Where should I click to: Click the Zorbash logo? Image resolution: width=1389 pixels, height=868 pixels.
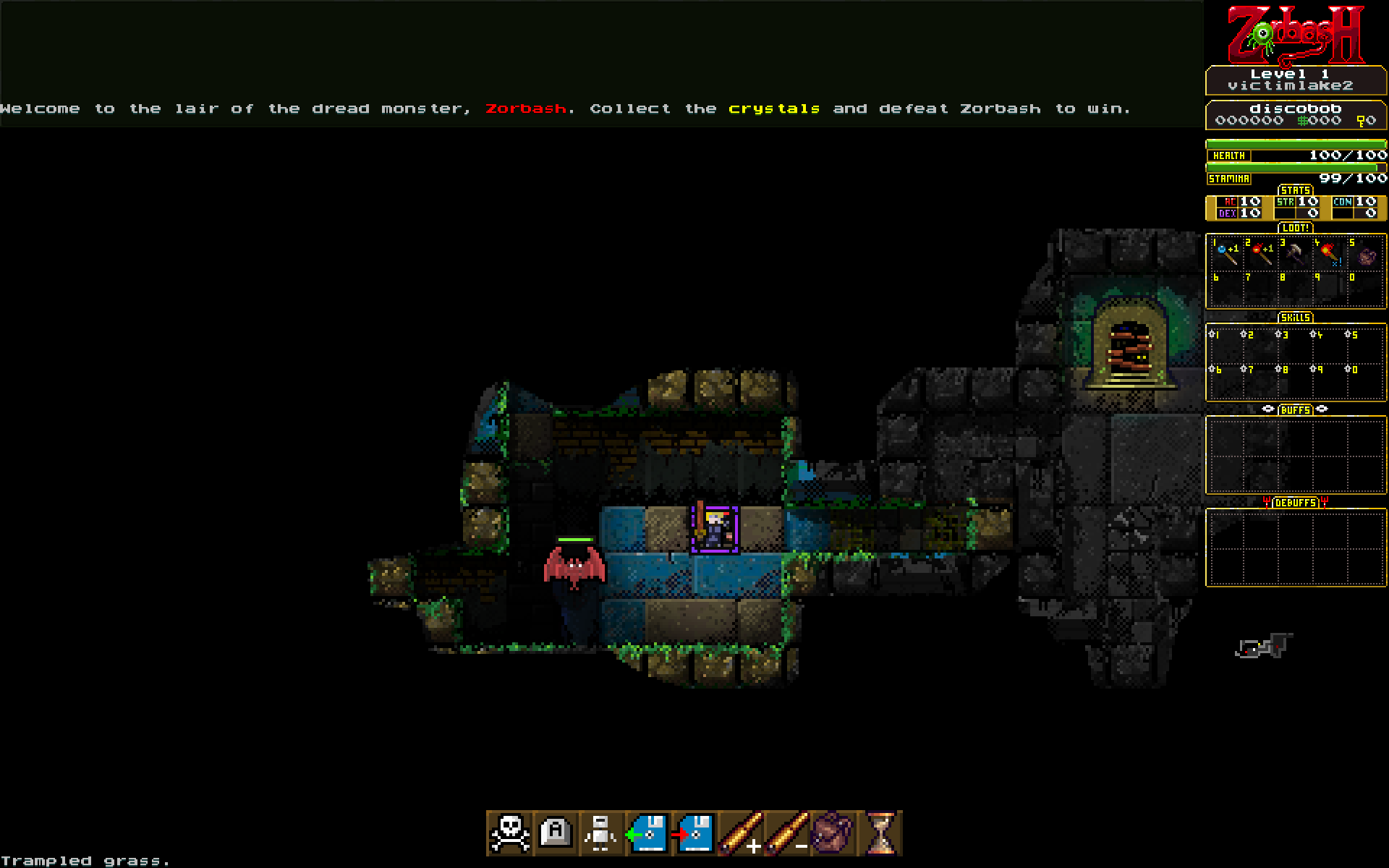pos(1296,35)
